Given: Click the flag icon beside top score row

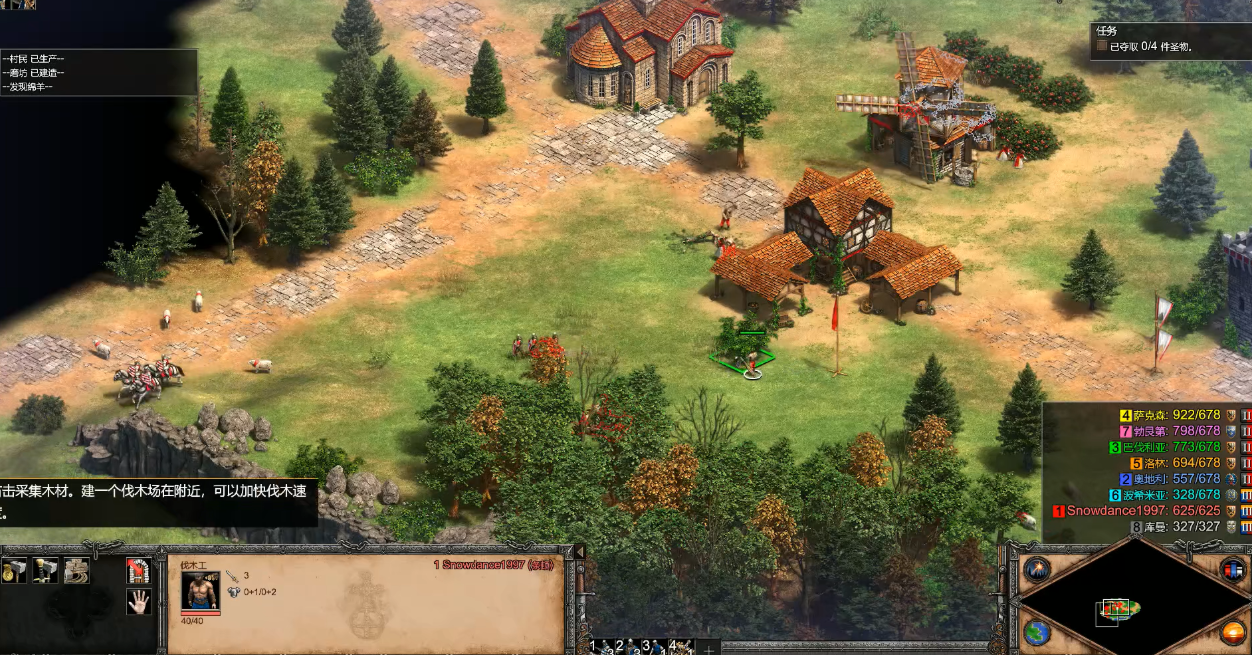Looking at the screenshot, I should point(1231,415).
